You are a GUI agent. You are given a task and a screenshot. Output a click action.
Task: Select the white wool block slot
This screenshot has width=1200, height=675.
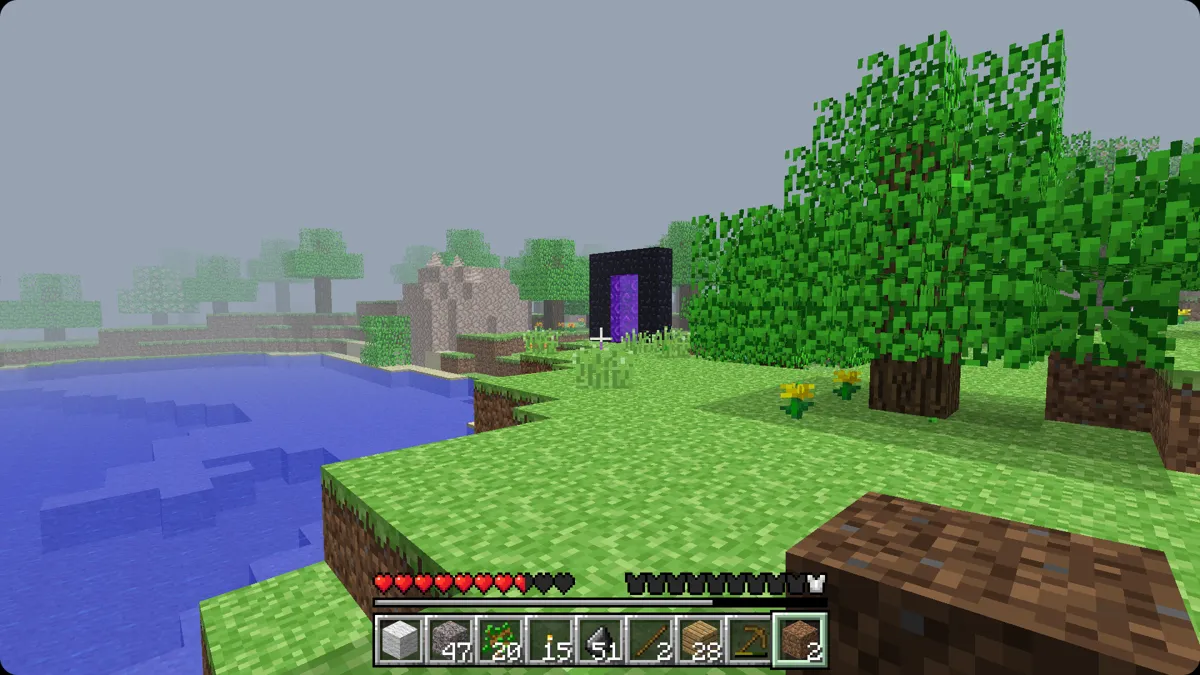(399, 640)
